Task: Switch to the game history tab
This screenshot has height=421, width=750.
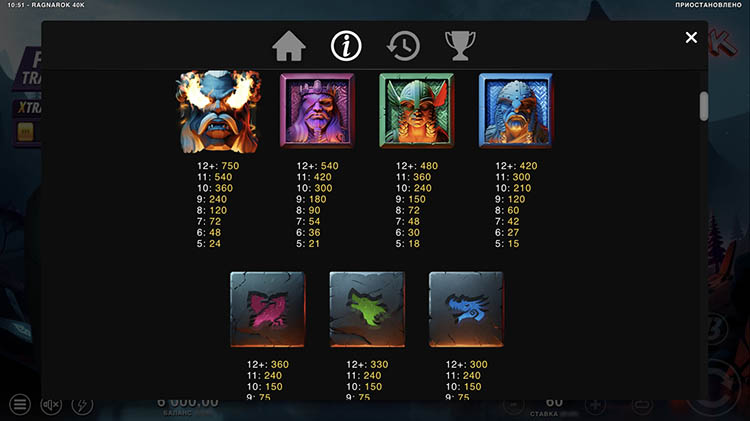Action: point(403,45)
